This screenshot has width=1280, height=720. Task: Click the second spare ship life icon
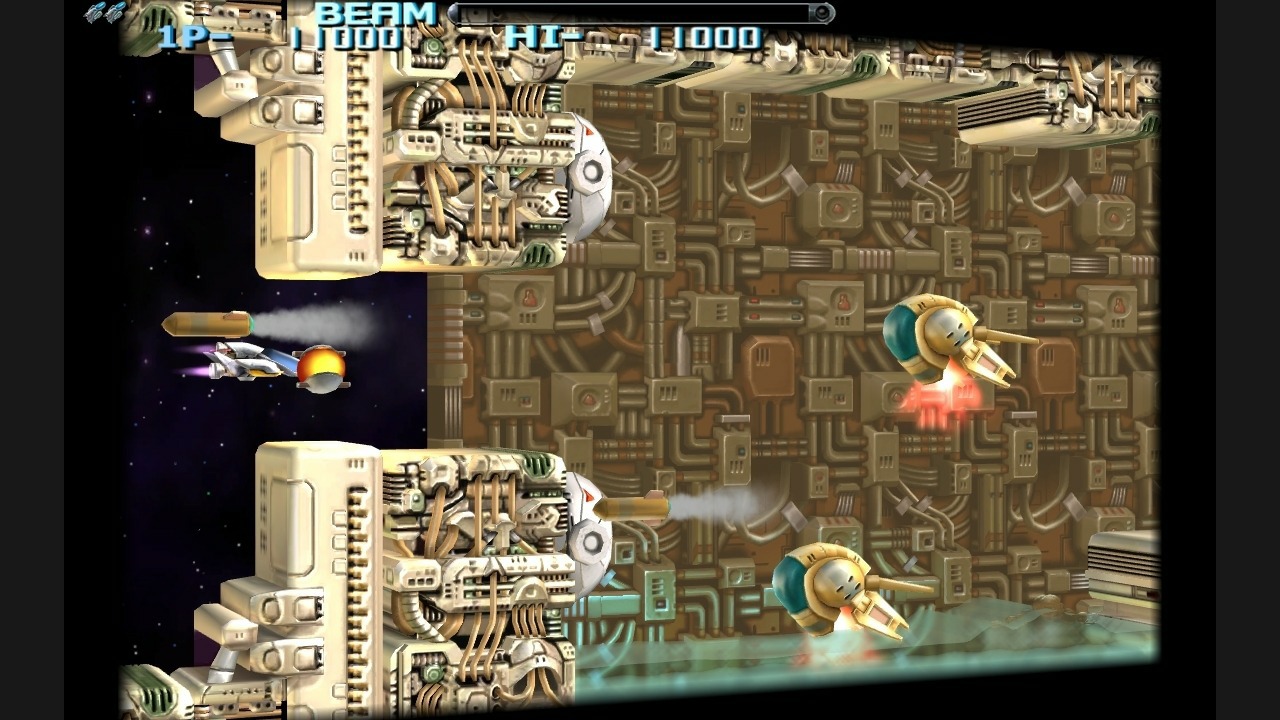pyautogui.click(x=115, y=12)
